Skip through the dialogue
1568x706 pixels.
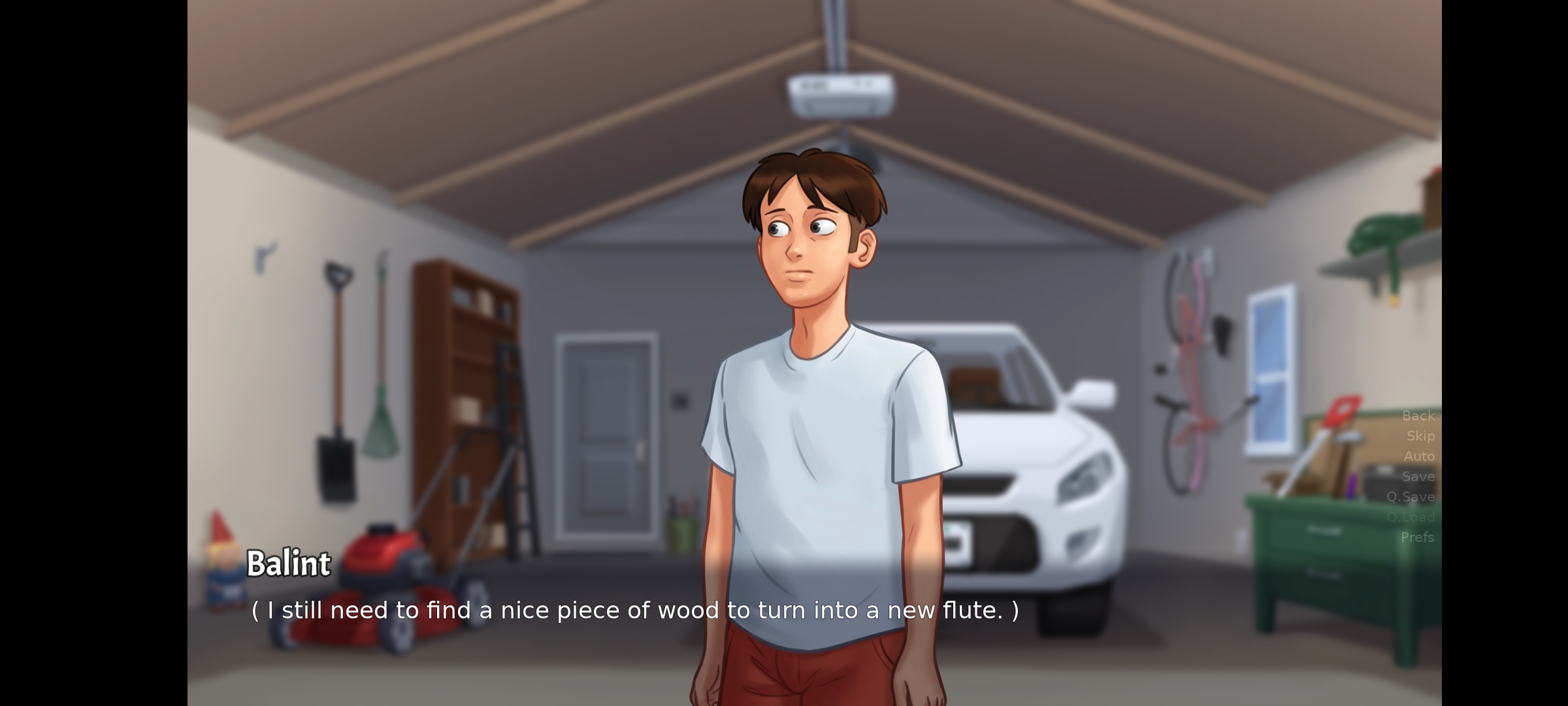tap(1420, 436)
